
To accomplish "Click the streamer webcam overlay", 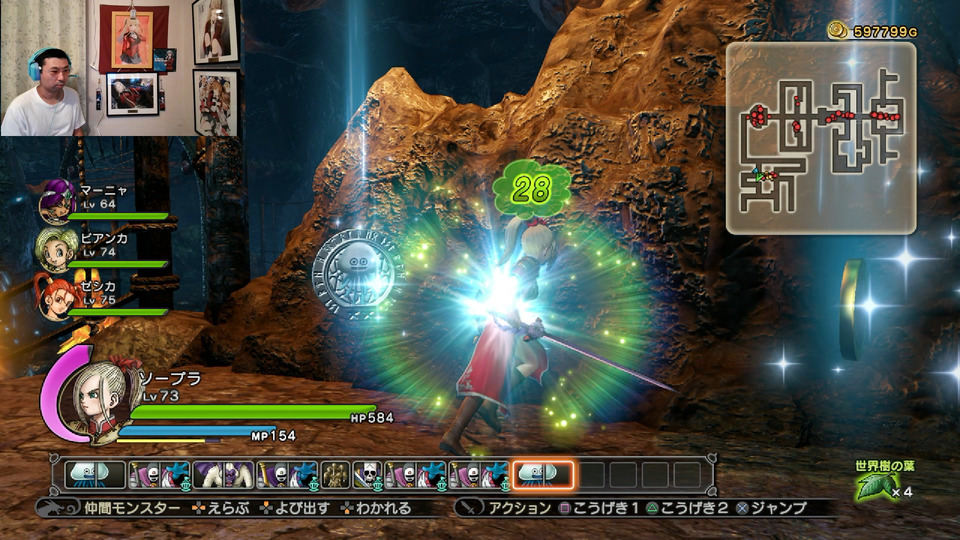I will coord(45,68).
